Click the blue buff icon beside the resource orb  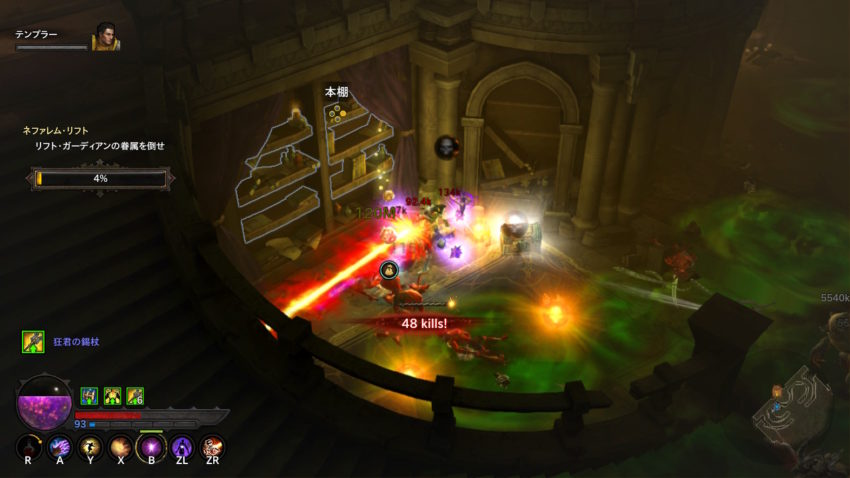pyautogui.click(x=89, y=396)
